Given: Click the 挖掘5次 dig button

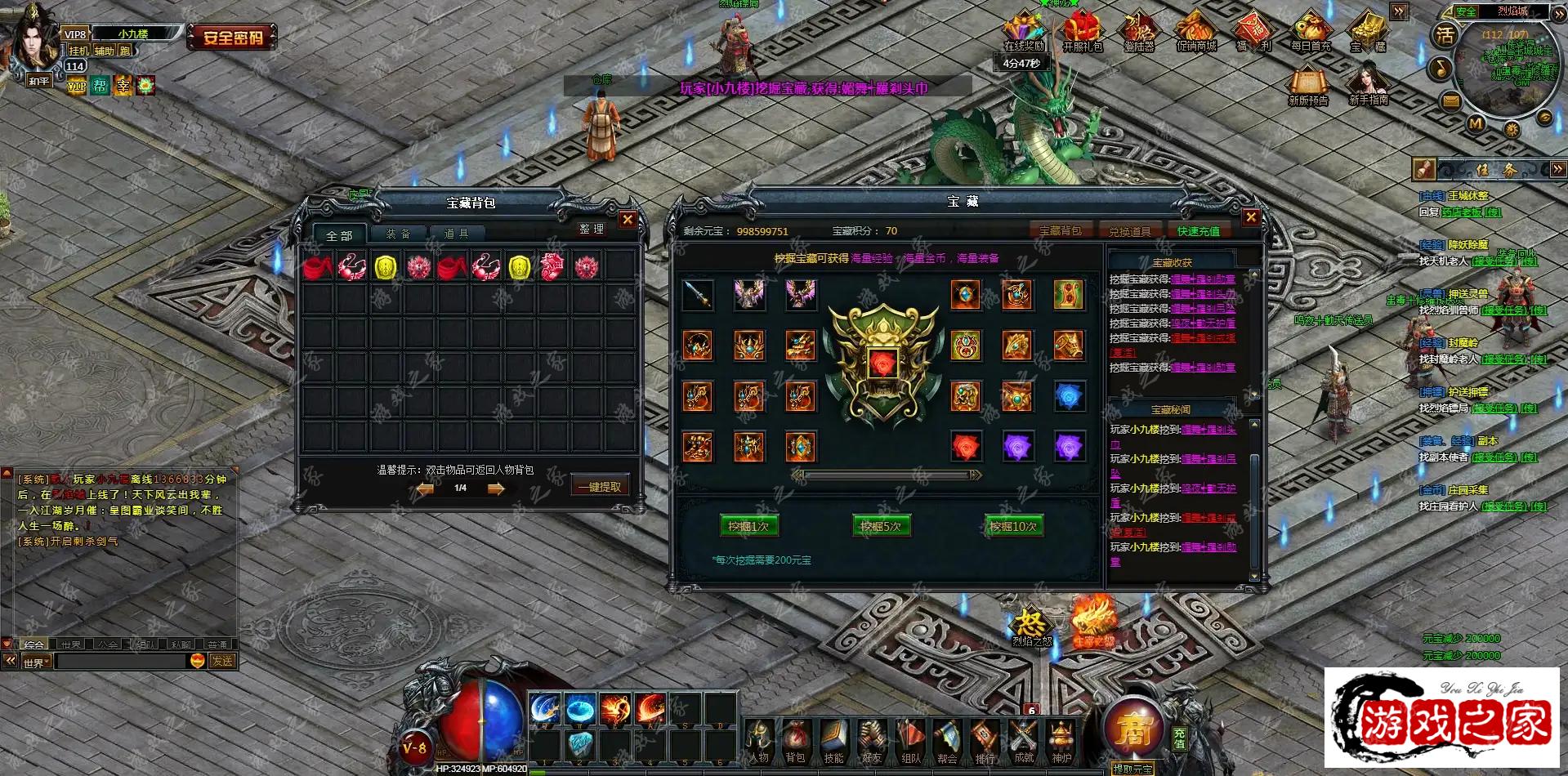Looking at the screenshot, I should pyautogui.click(x=881, y=526).
